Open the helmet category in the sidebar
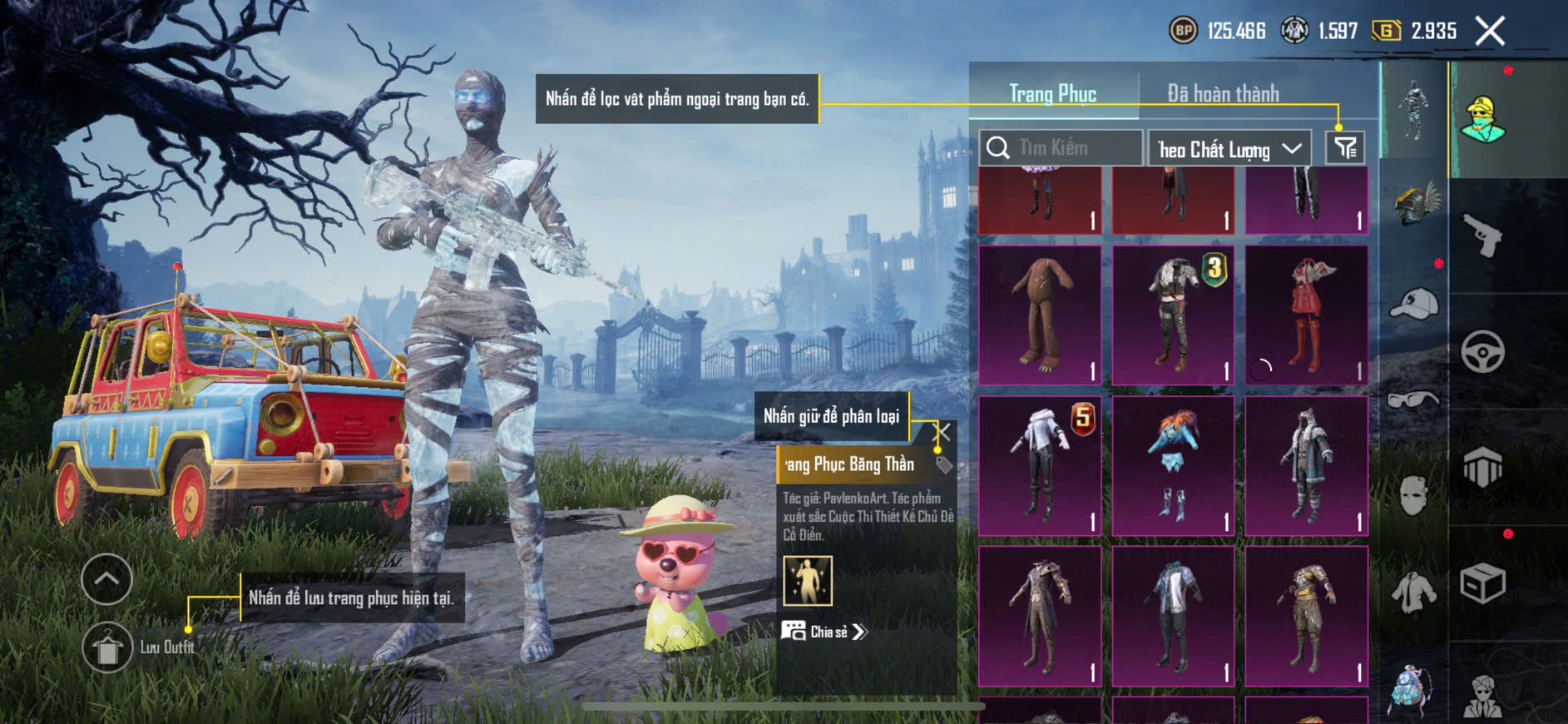The width and height of the screenshot is (1568, 724). click(x=1414, y=204)
